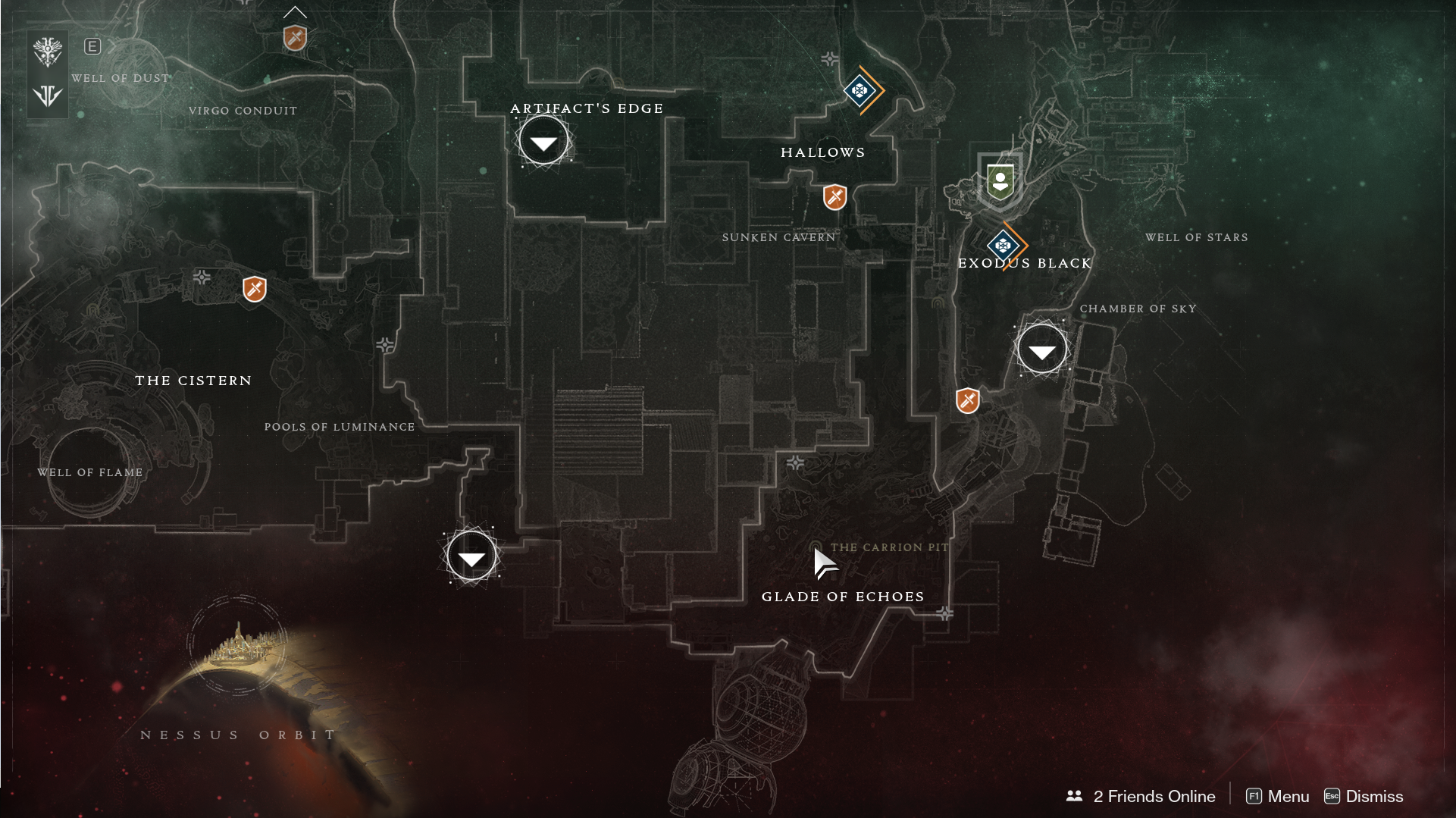Select the blue diamond marker above Hallows

click(x=860, y=91)
